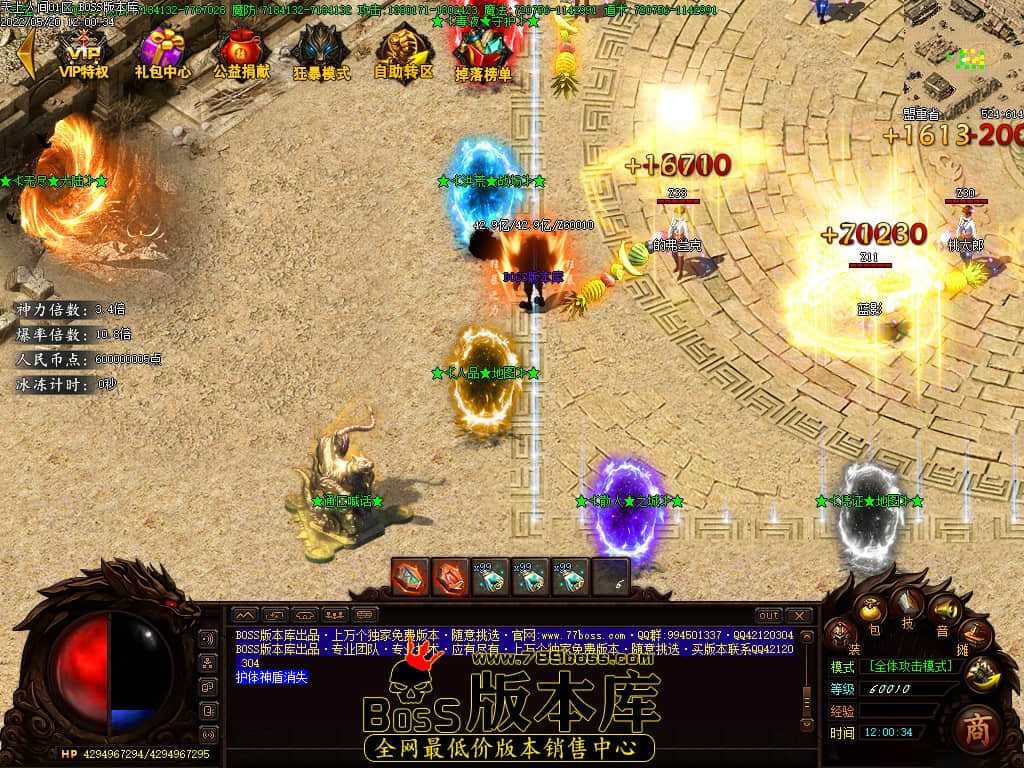1024x768 pixels.
Task: Close the chat panel with X
Action: click(798, 615)
